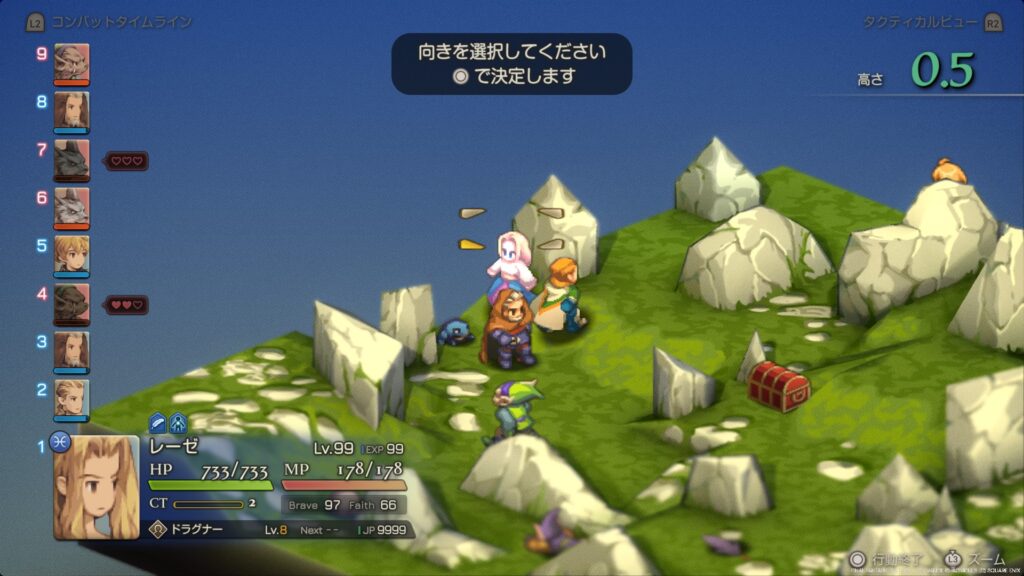Image resolution: width=1024 pixels, height=576 pixels.
Task: Click the humanoid figure status icon
Action: click(177, 423)
